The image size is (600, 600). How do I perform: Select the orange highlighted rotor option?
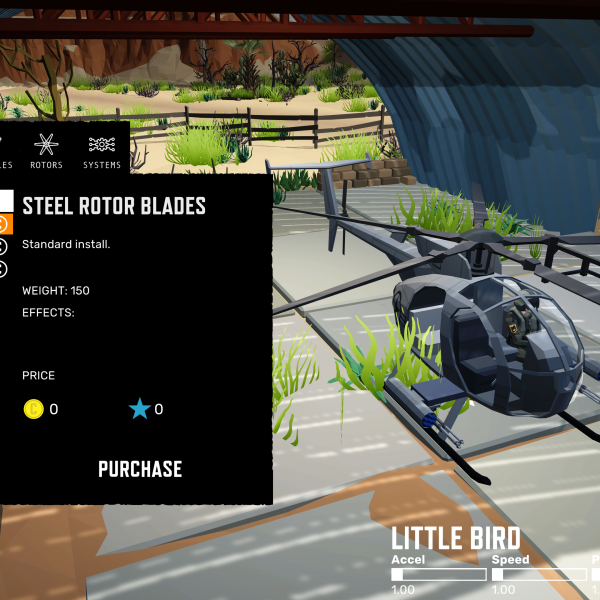click(x=3, y=223)
